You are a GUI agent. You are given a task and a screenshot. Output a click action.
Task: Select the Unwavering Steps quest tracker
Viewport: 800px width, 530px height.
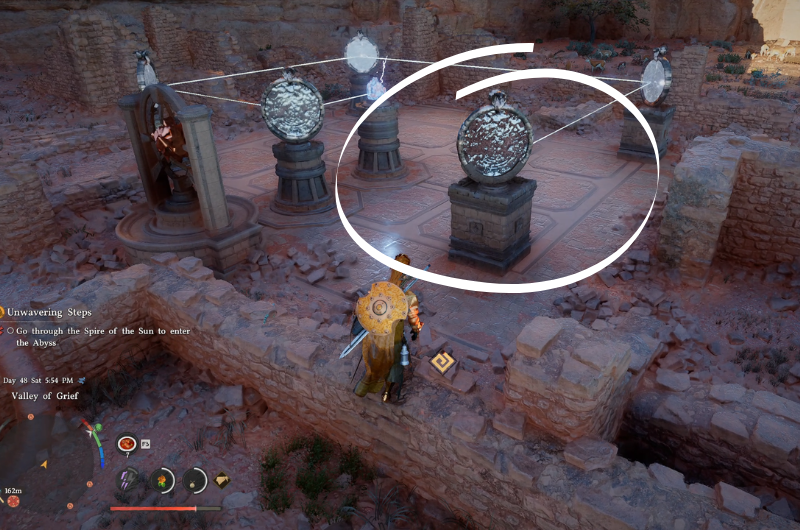(50, 313)
